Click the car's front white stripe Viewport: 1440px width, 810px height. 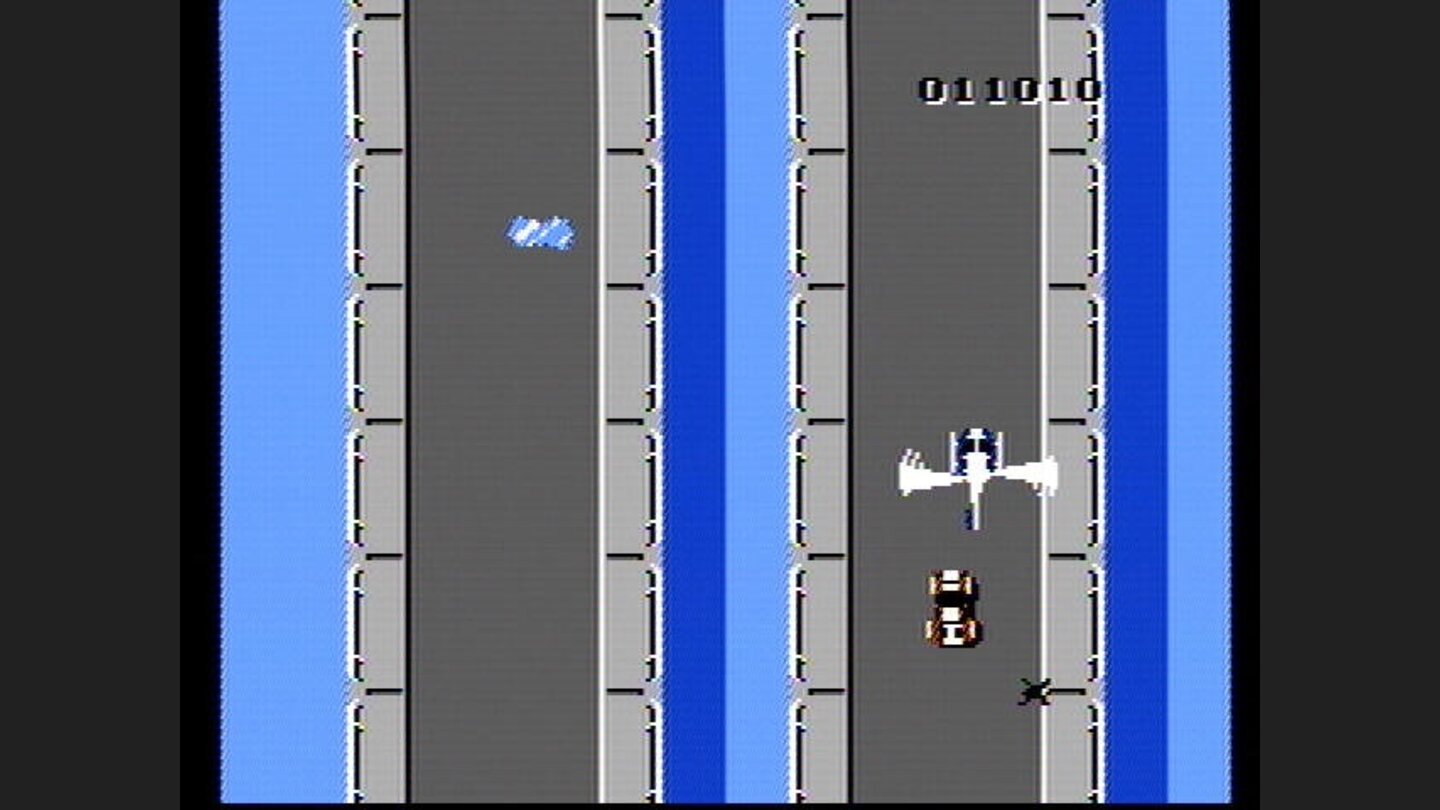coord(953,578)
